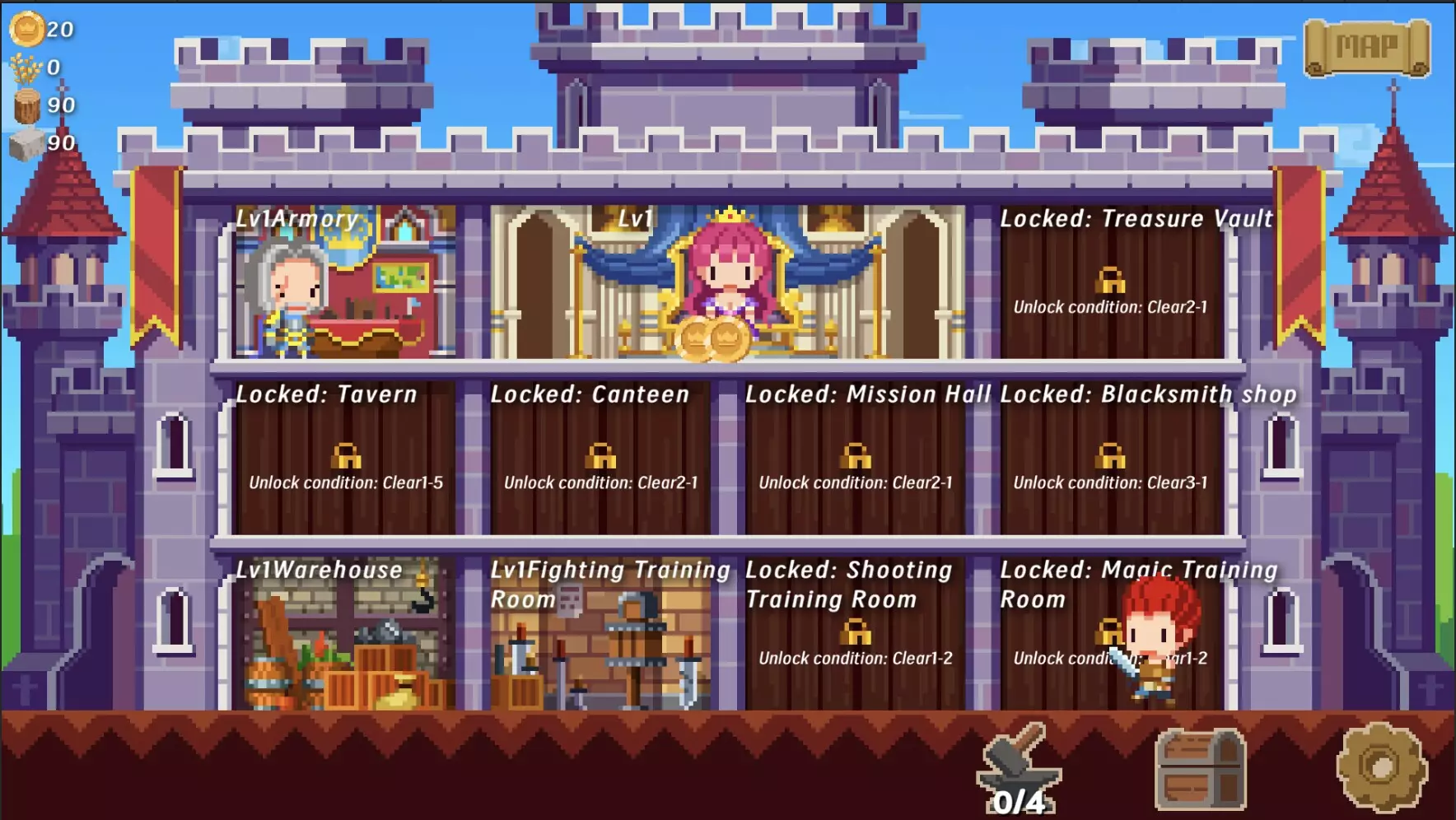This screenshot has width=1456, height=820.
Task: Click the Mission Hall padlock icon
Action: click(856, 458)
